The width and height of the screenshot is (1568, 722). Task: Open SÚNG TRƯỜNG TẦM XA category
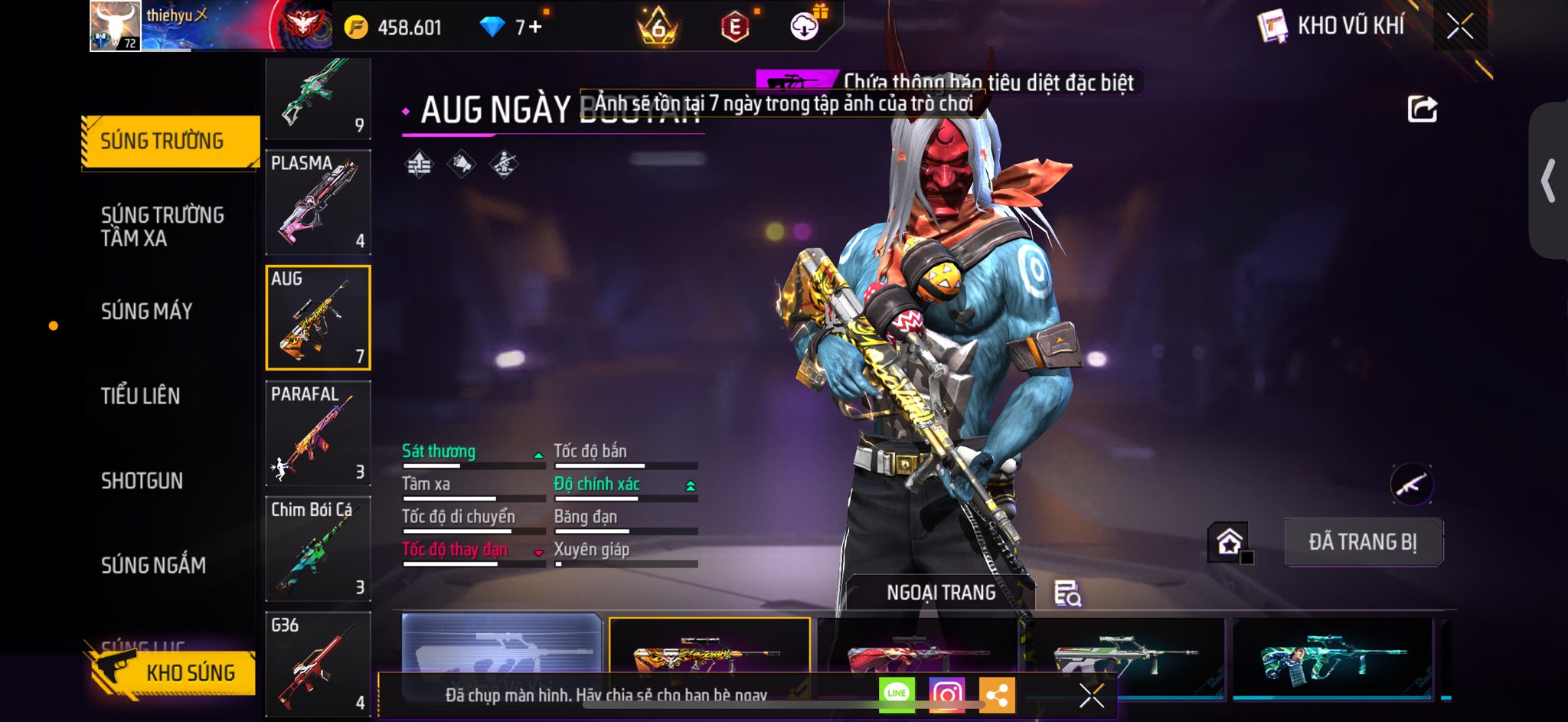coord(162,226)
